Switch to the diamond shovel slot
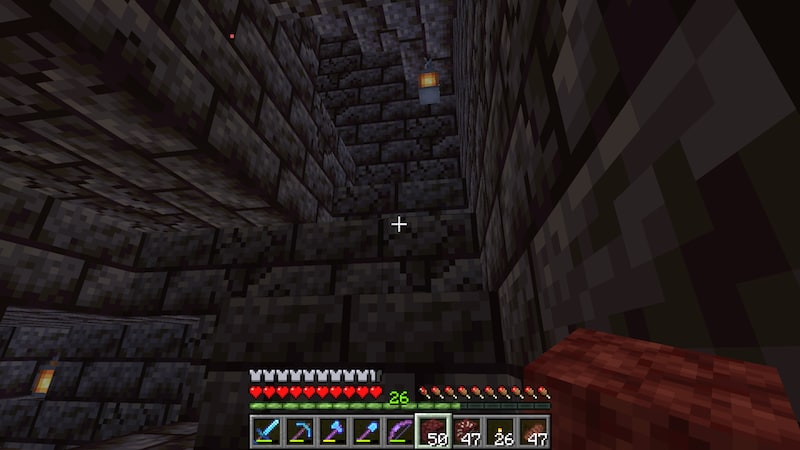The width and height of the screenshot is (800, 450). (365, 432)
